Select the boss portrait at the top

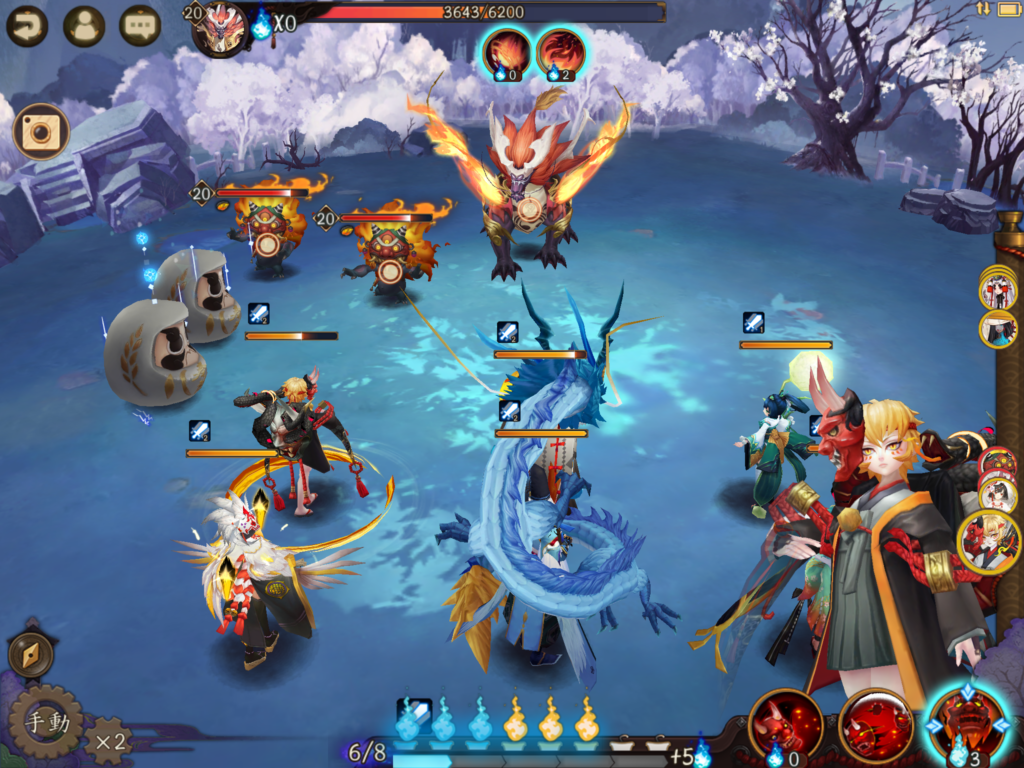click(221, 28)
